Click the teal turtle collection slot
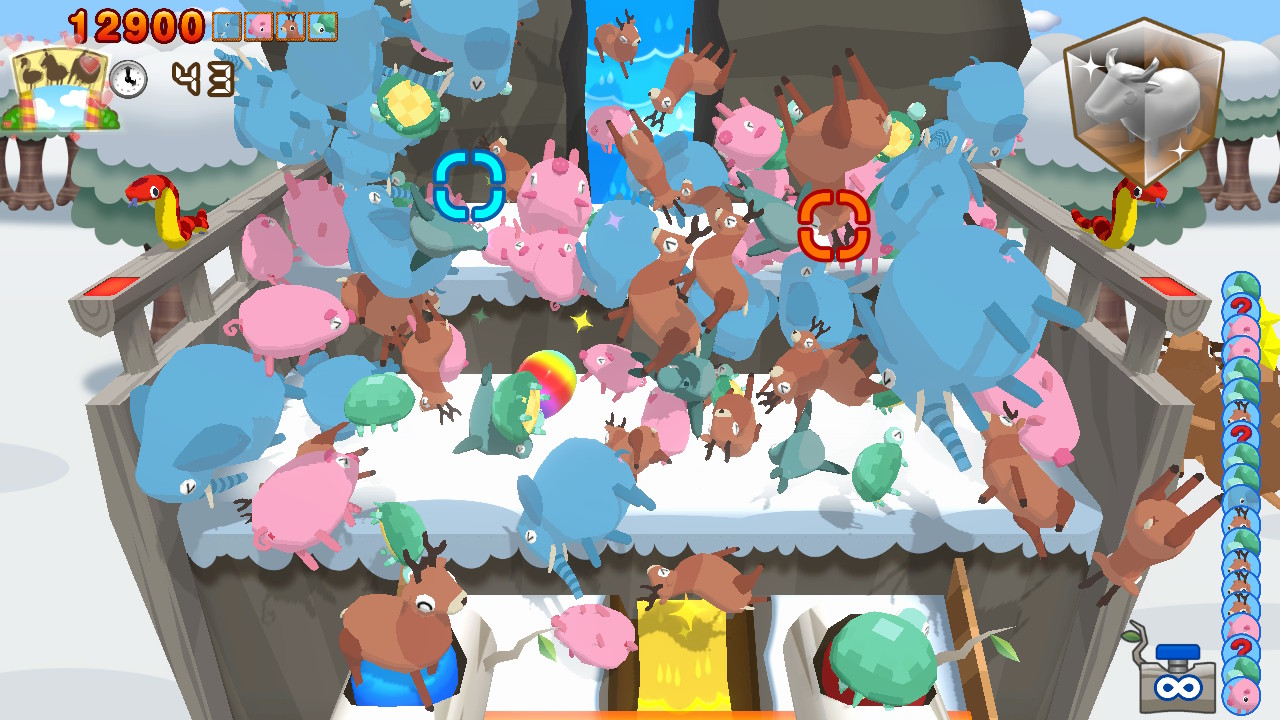This screenshot has width=1280, height=720. (x=322, y=26)
